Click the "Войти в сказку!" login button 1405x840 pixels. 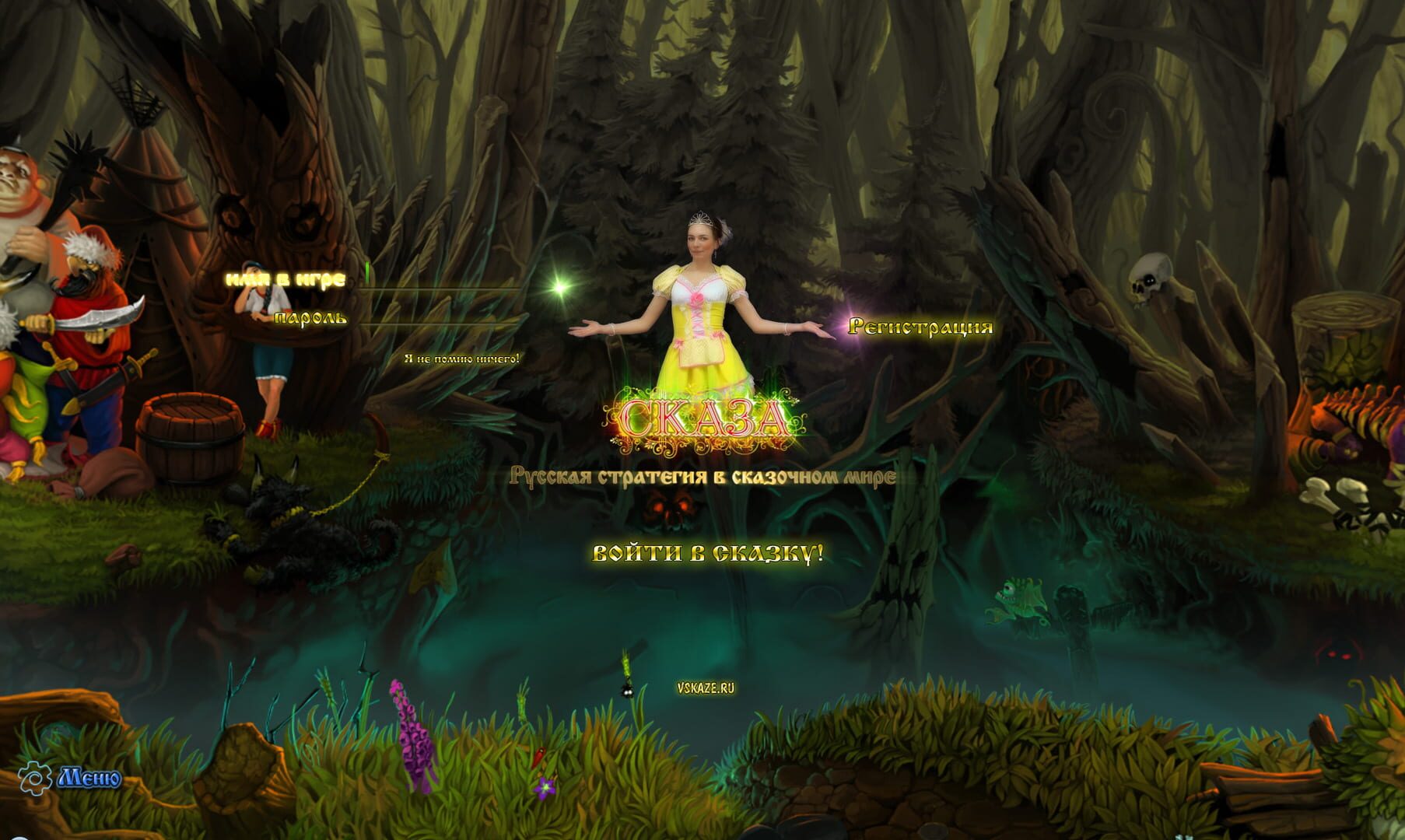707,554
